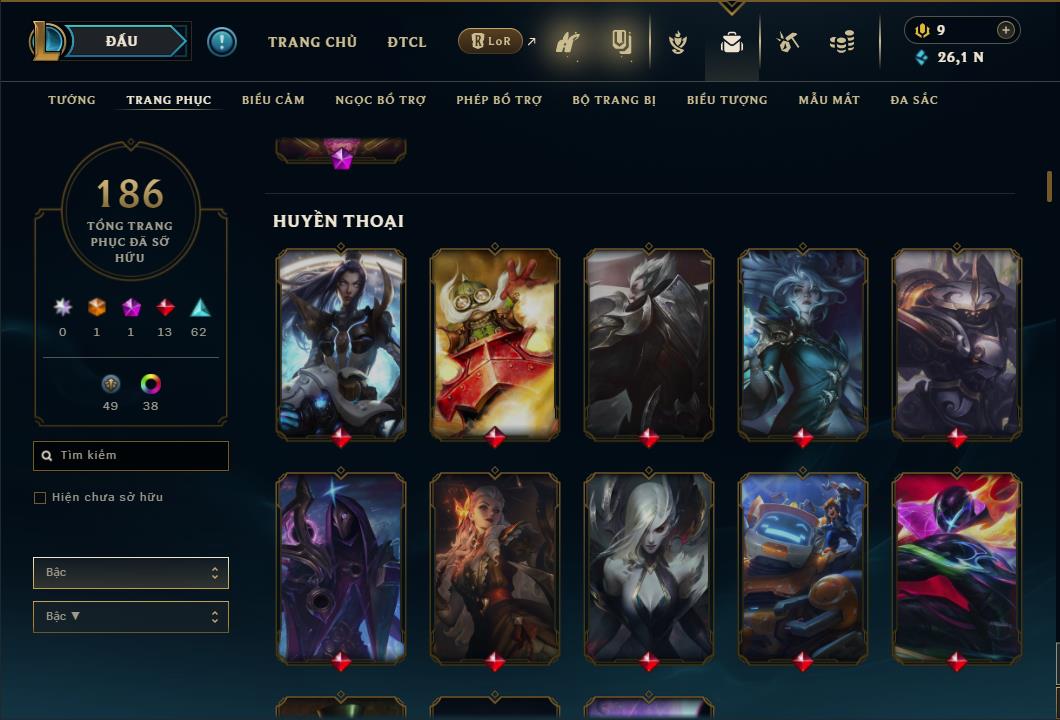This screenshot has height=720, width=1060.
Task: Open the BIỂU TƯỢNG tab
Action: (727, 100)
